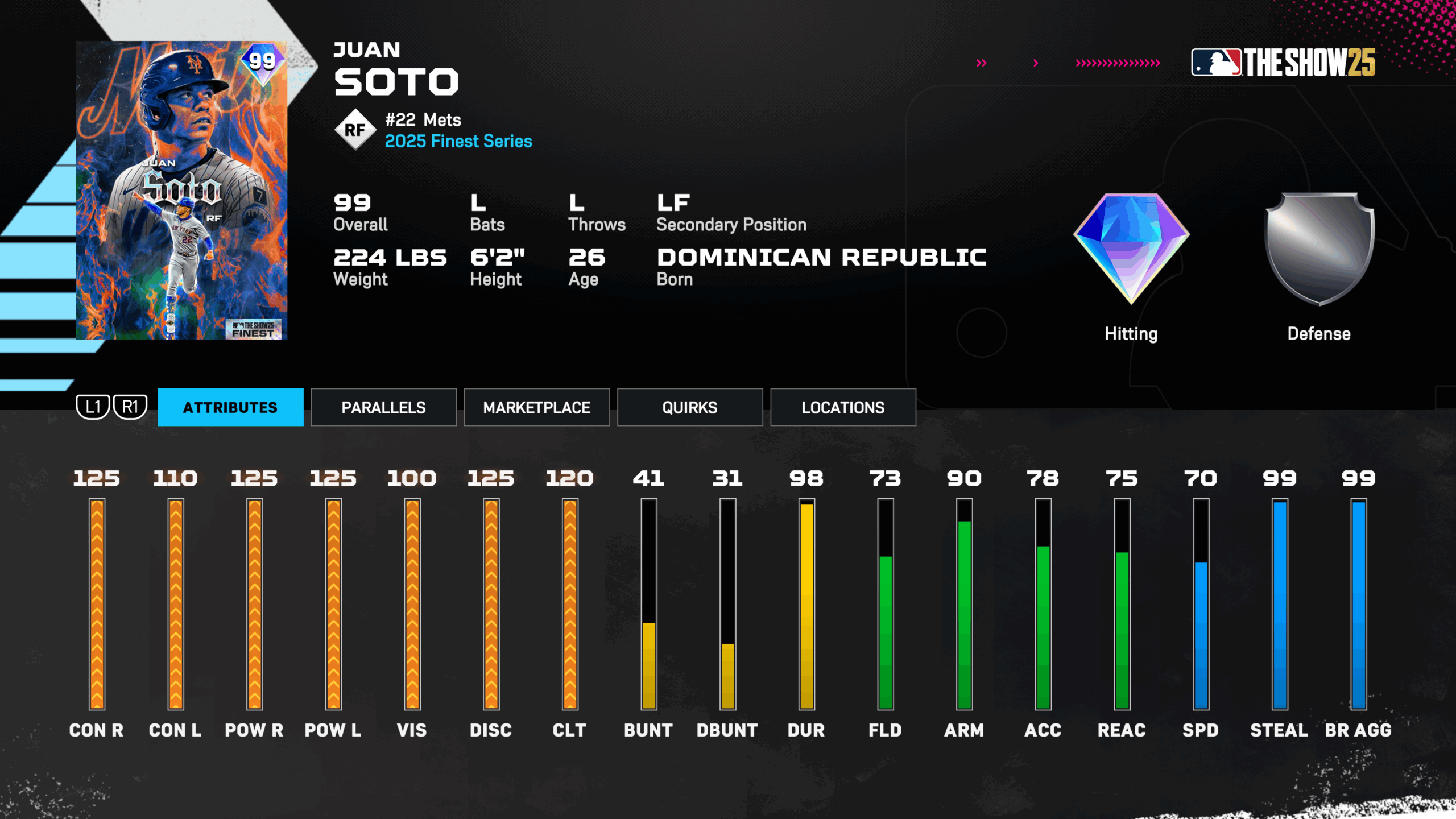View the Quirks tab
The image size is (1456, 819).
tap(689, 407)
